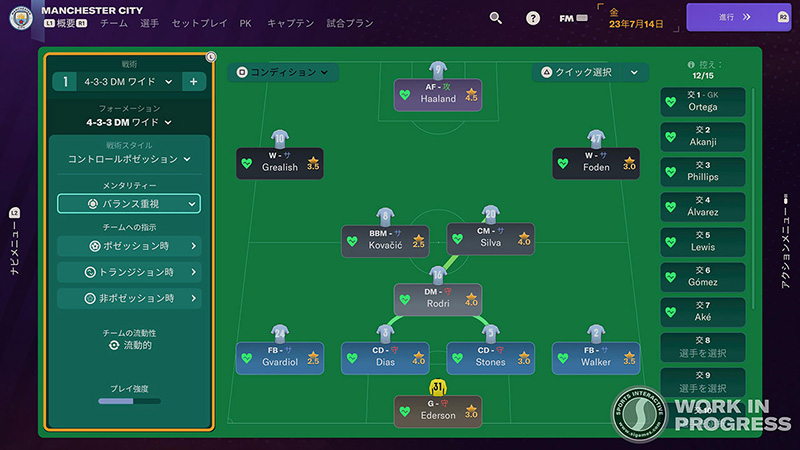Select goalkeeper Ederson's card
800x450 pixels.
click(438, 409)
